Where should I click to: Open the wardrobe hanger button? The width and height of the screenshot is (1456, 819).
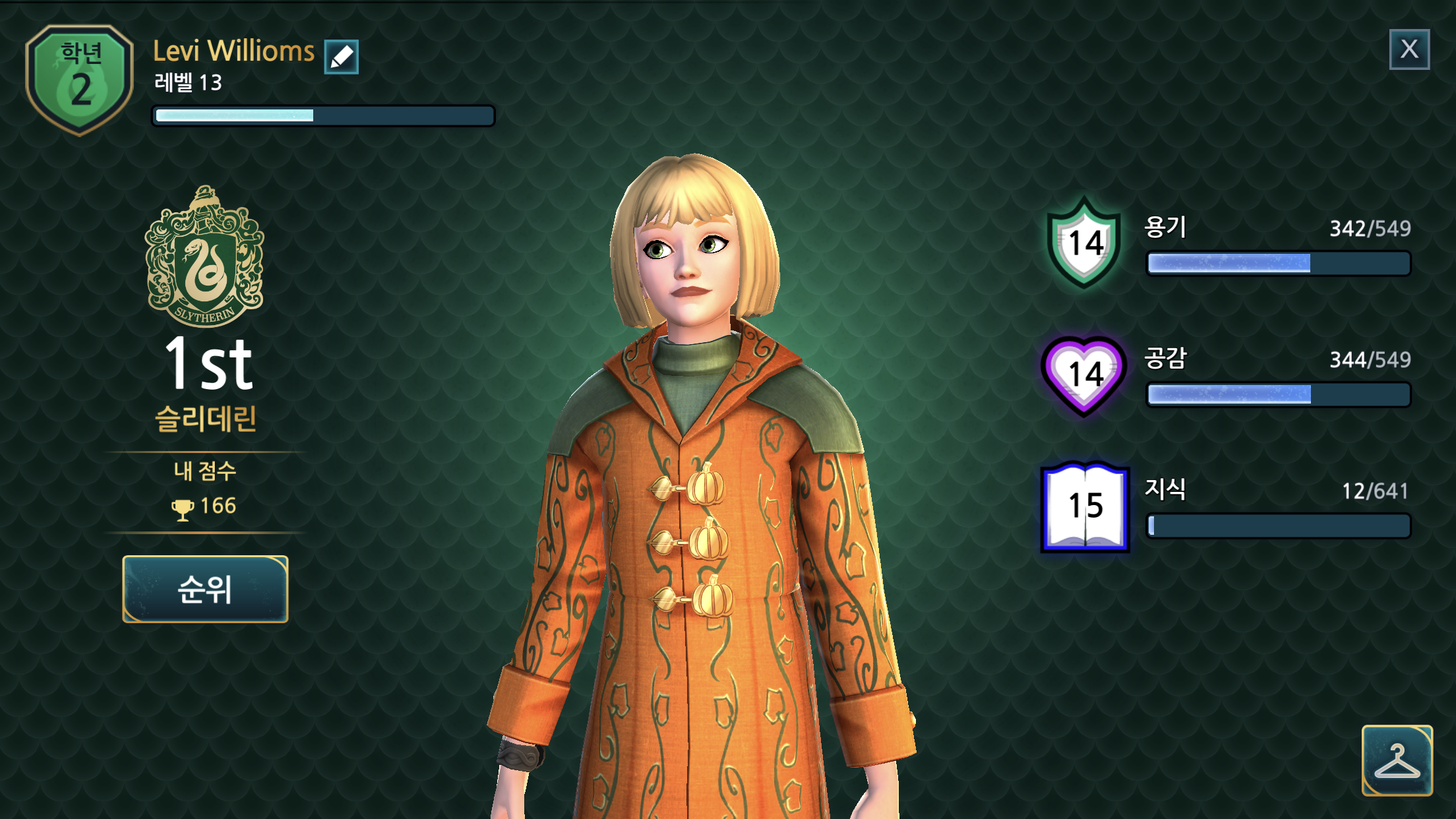coord(1397,760)
